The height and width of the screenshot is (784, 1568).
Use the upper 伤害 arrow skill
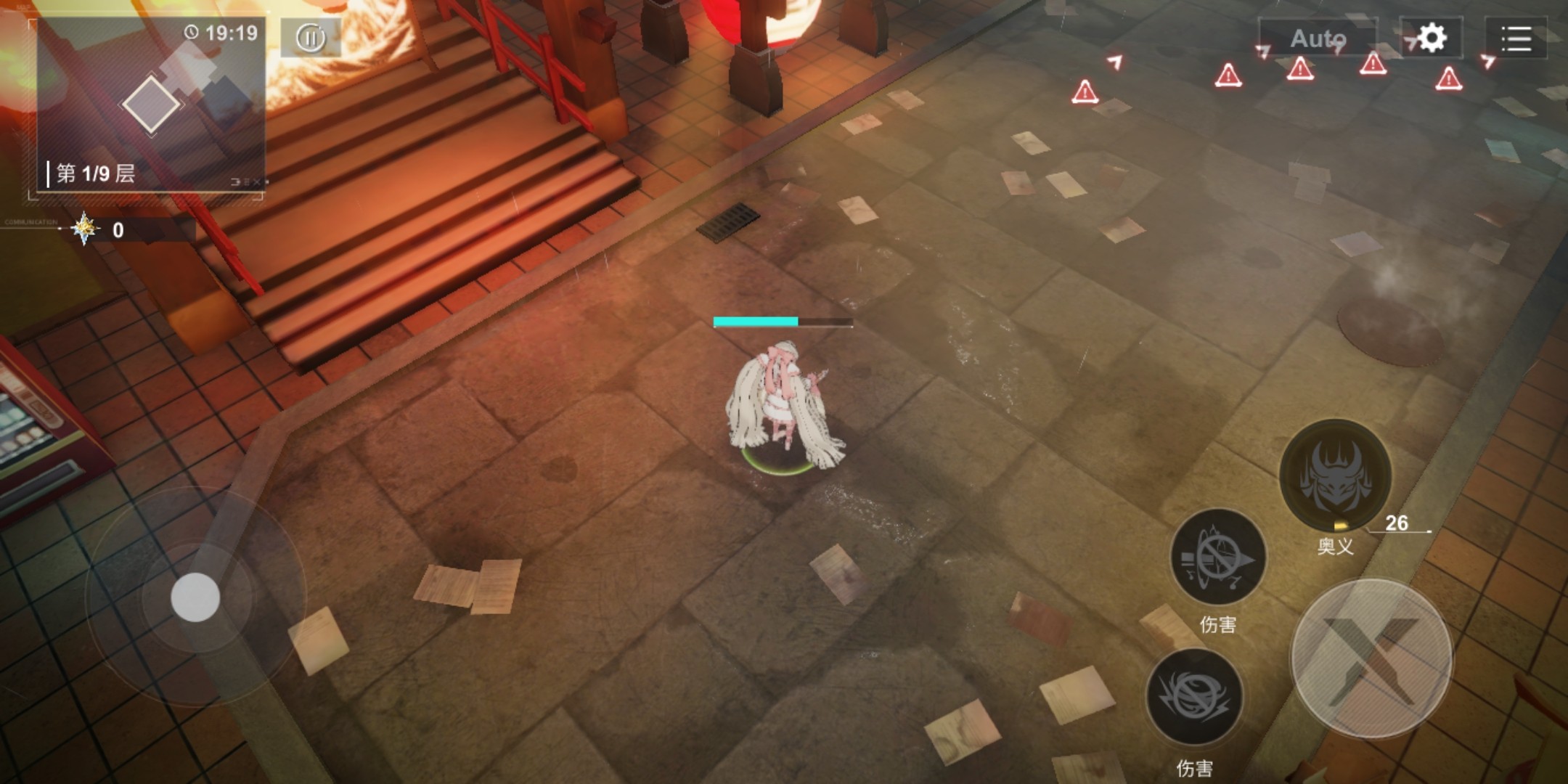(x=1219, y=557)
